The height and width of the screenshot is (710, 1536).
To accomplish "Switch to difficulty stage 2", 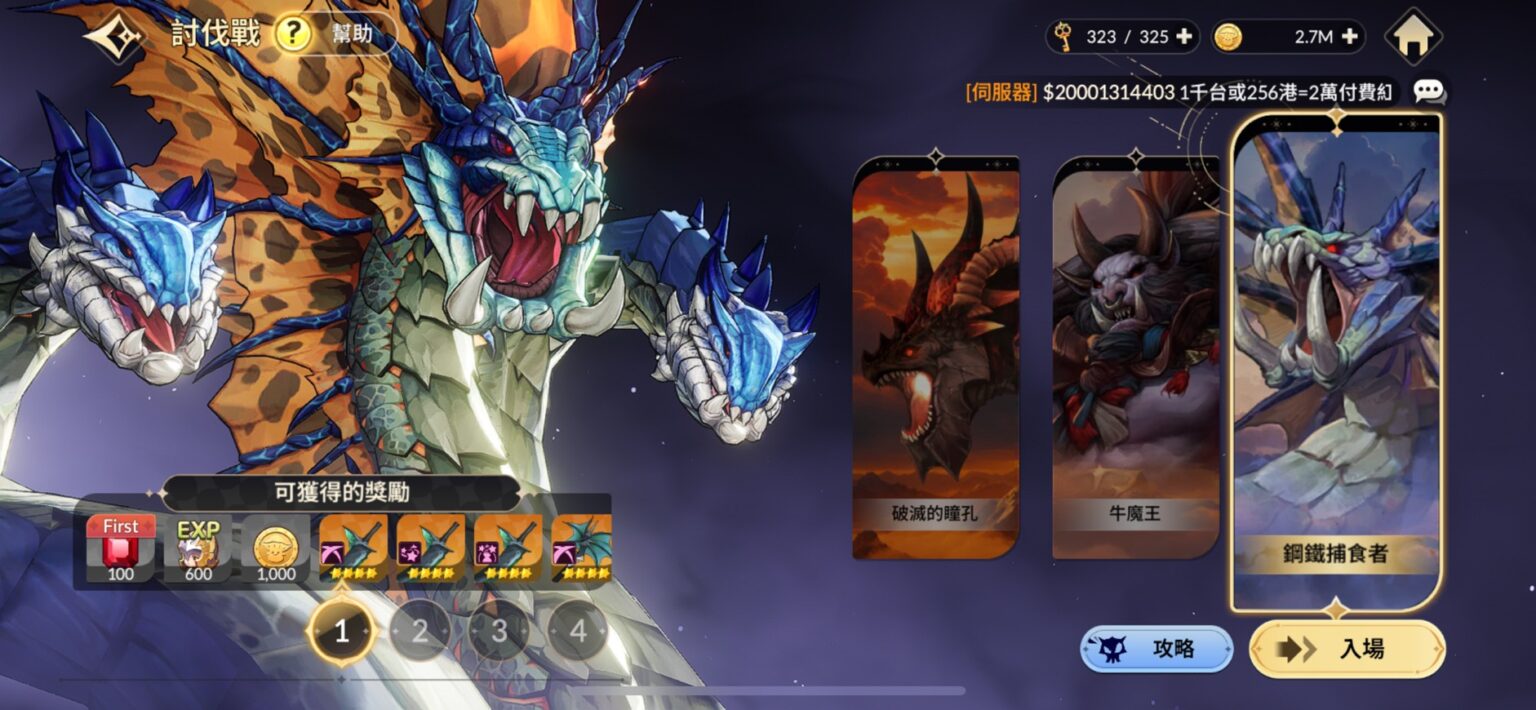I will click(420, 631).
